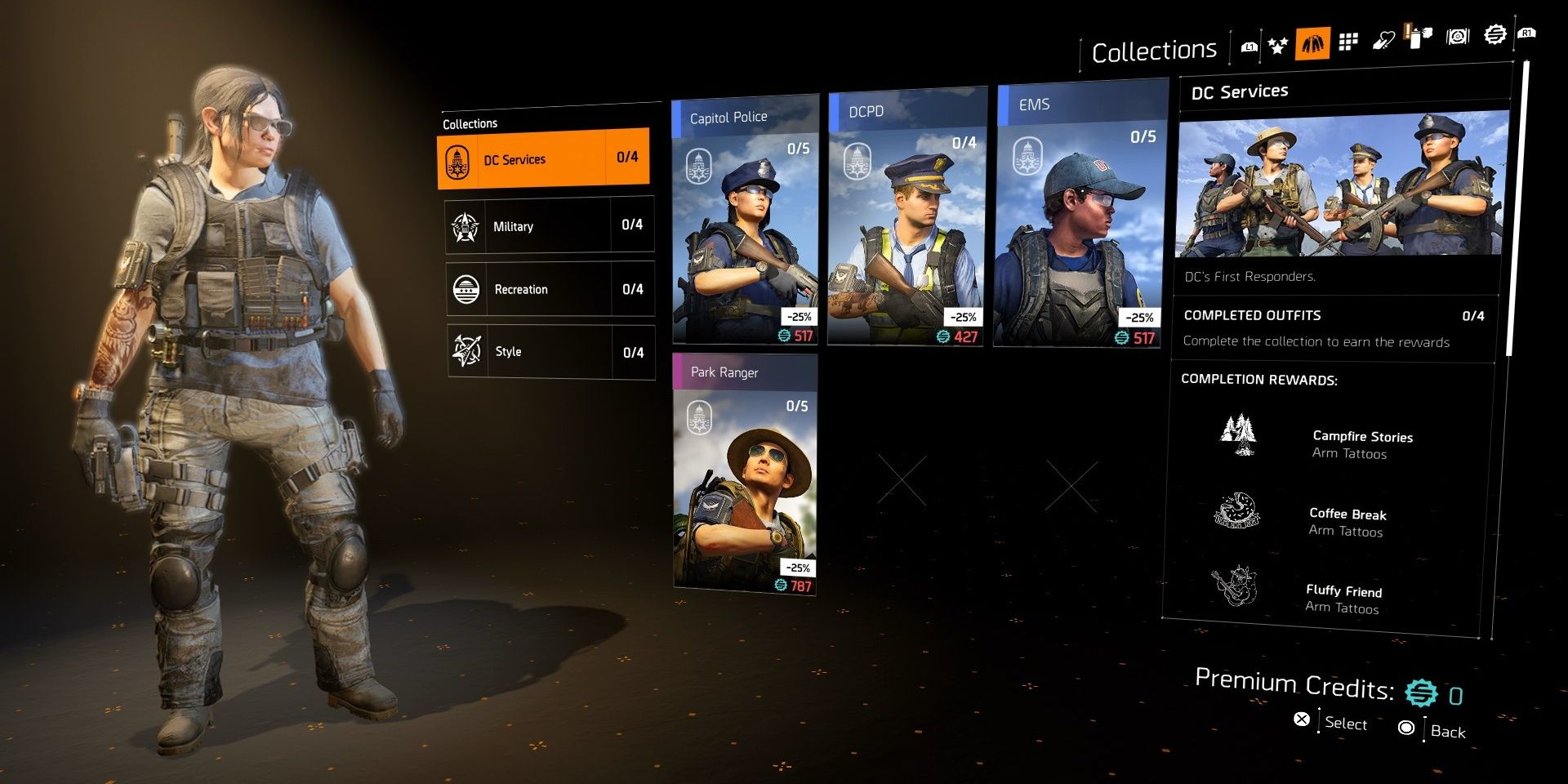
Task: Select the DC Services collection
Action: click(x=543, y=158)
